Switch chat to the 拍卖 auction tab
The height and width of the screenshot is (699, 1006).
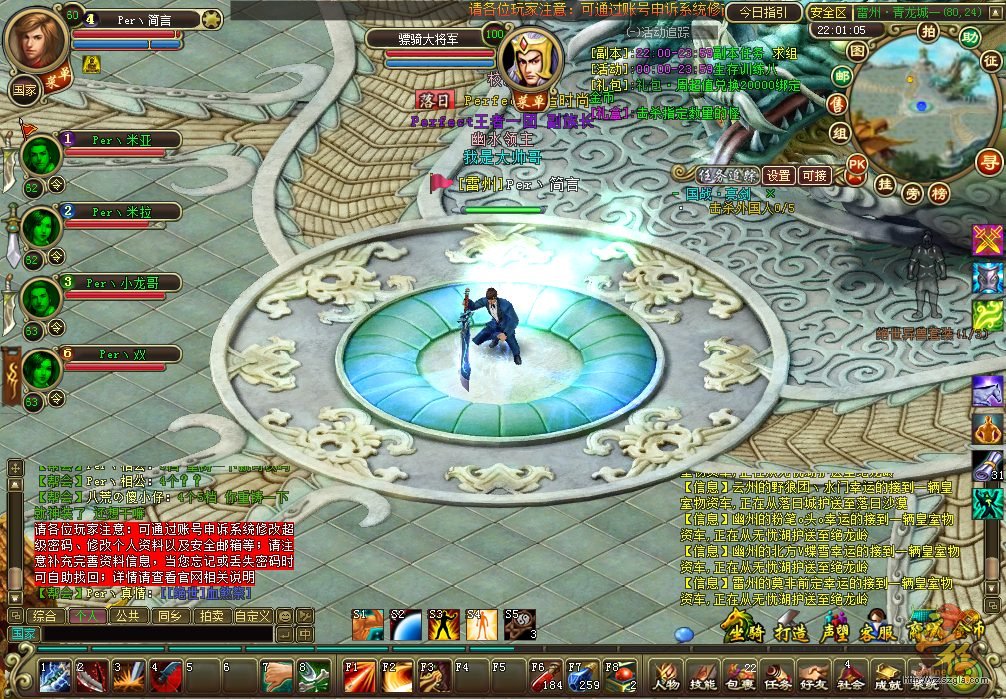coord(210,616)
